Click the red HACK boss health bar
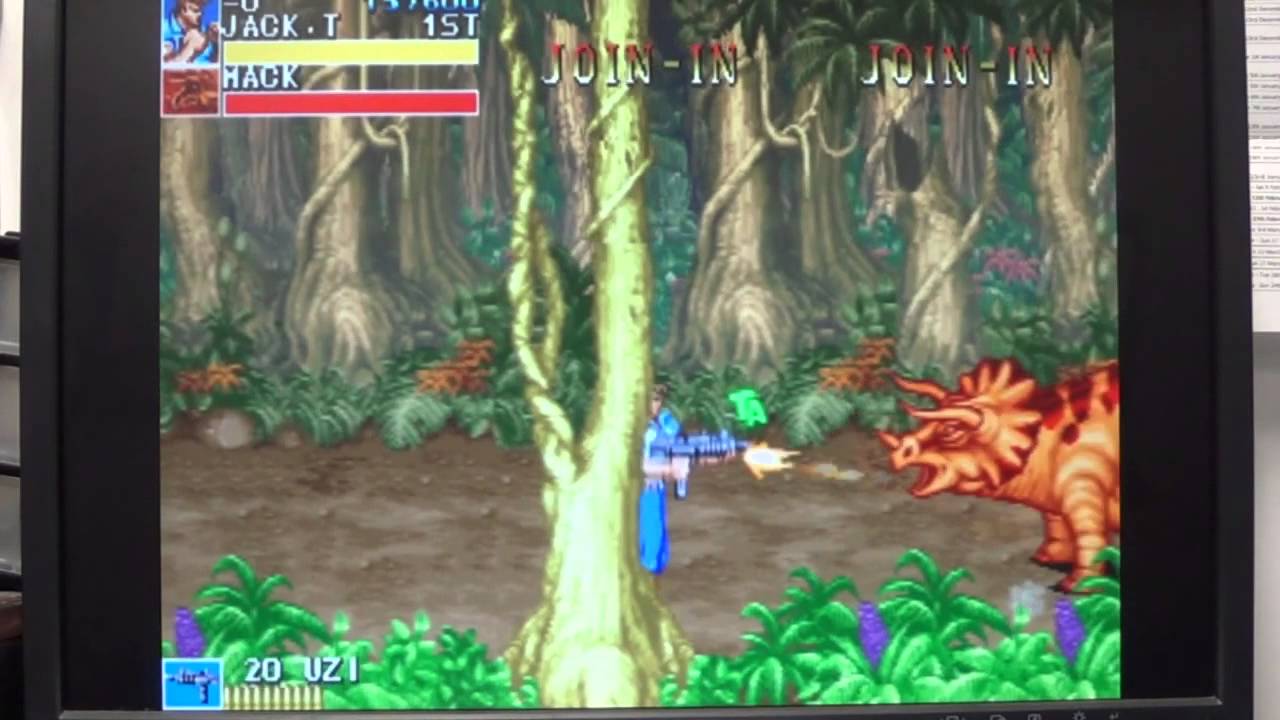 tap(350, 101)
